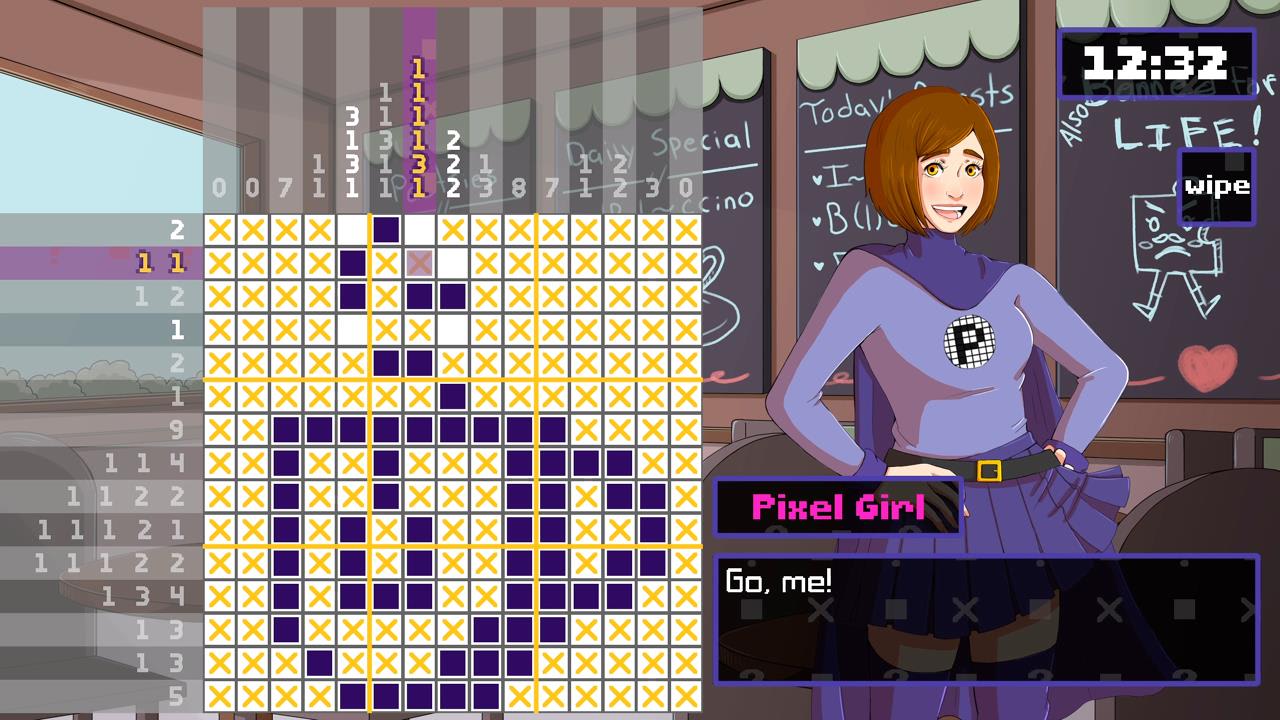
Task: Click the filled purple square in the top row
Action: (385, 230)
